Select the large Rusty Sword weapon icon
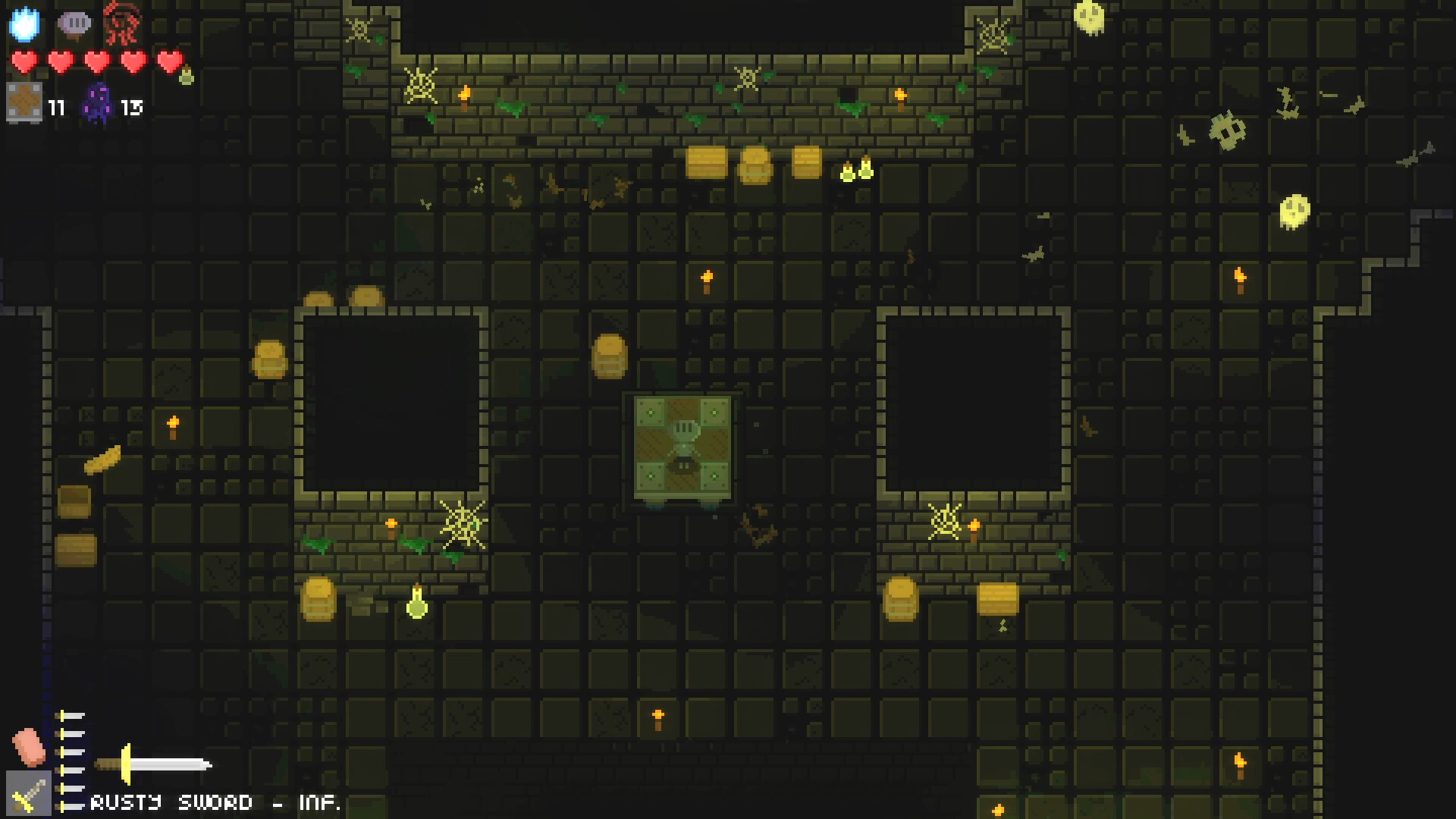This screenshot has height=819, width=1456. tap(152, 764)
